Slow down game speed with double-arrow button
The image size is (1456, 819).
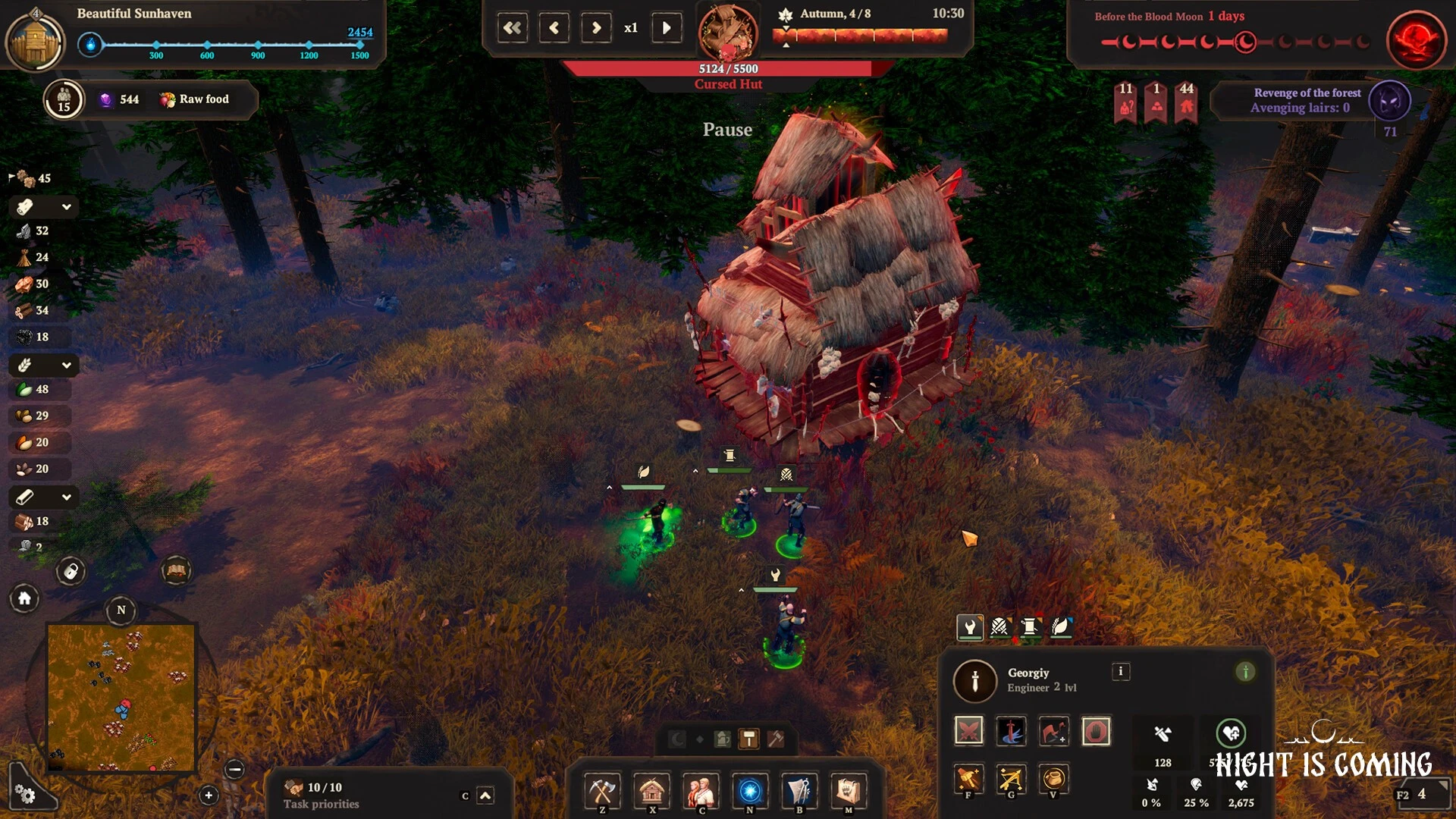pos(513,28)
